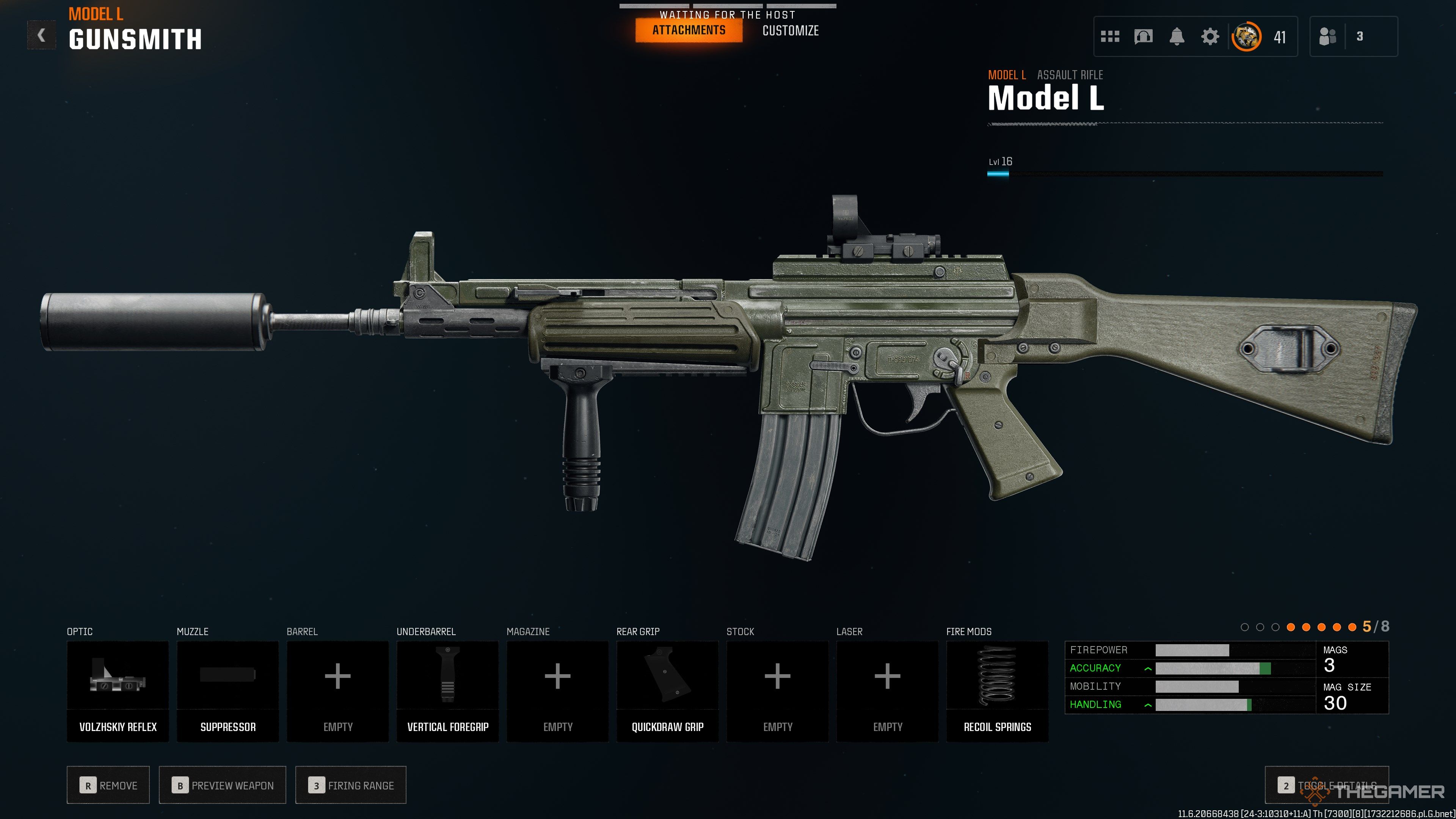Screen dimensions: 1456x819
Task: Open the player profile emblem
Action: point(1246,37)
